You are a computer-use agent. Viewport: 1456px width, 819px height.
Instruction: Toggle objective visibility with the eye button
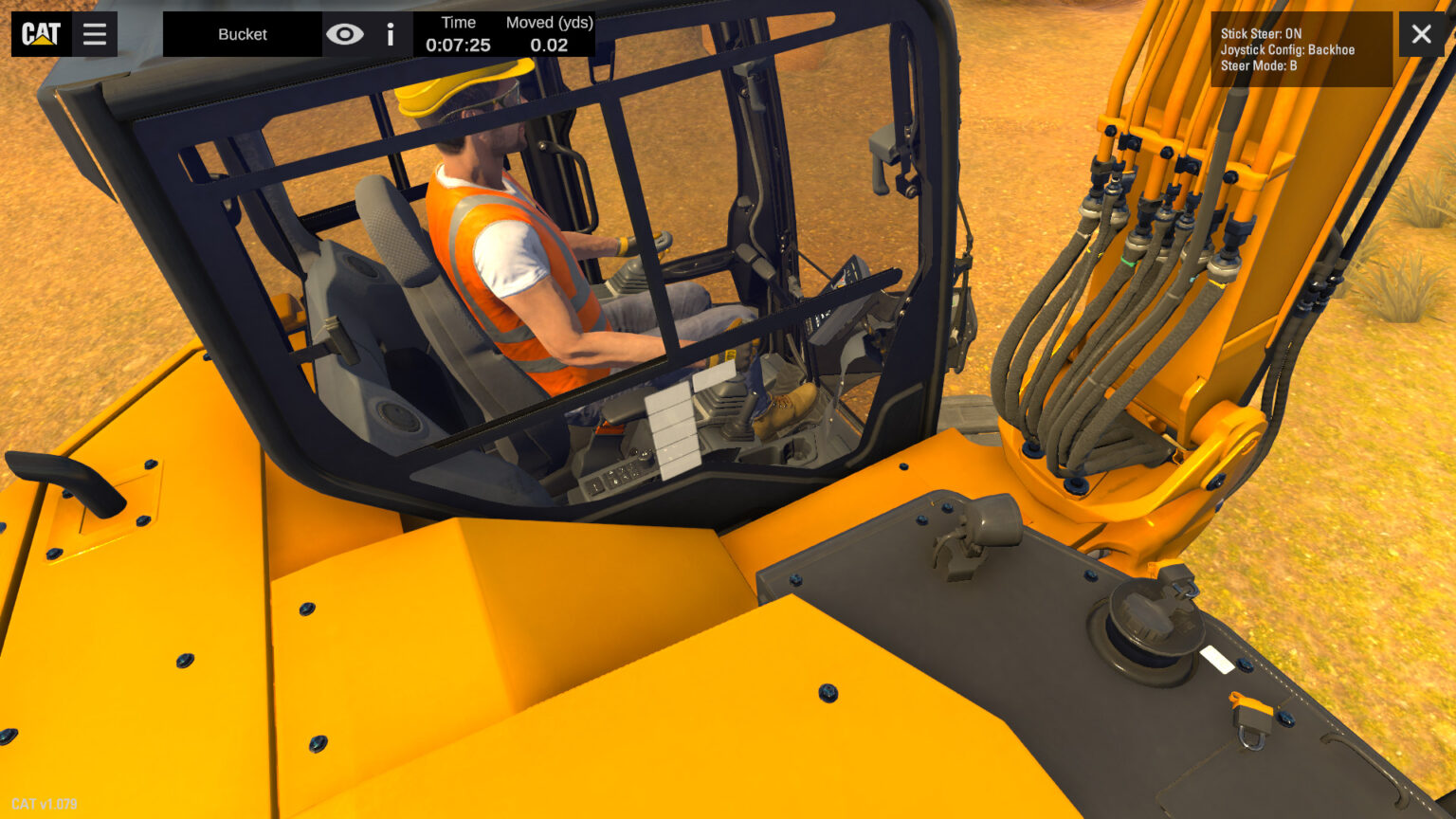[347, 34]
